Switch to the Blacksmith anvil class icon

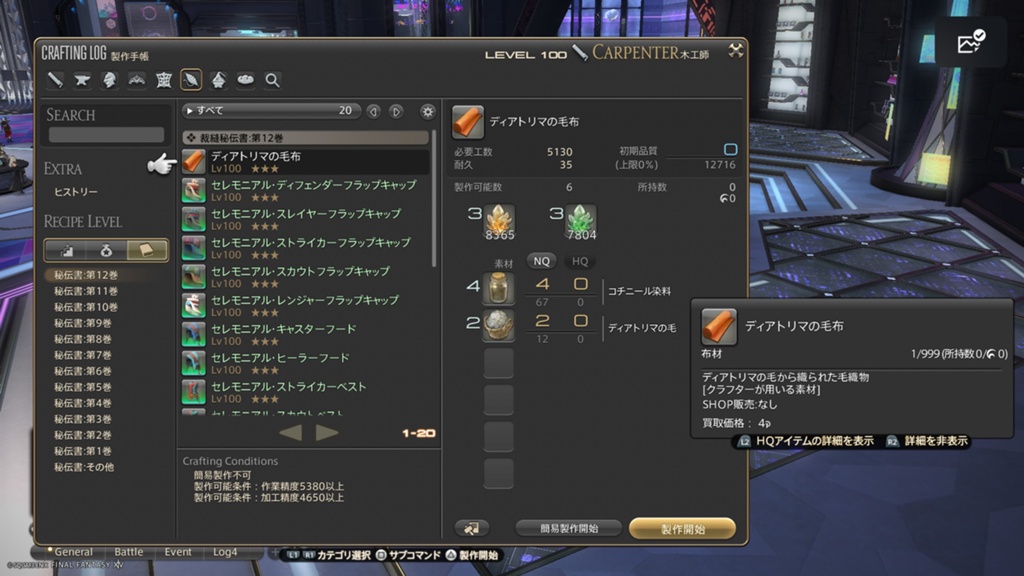click(82, 80)
